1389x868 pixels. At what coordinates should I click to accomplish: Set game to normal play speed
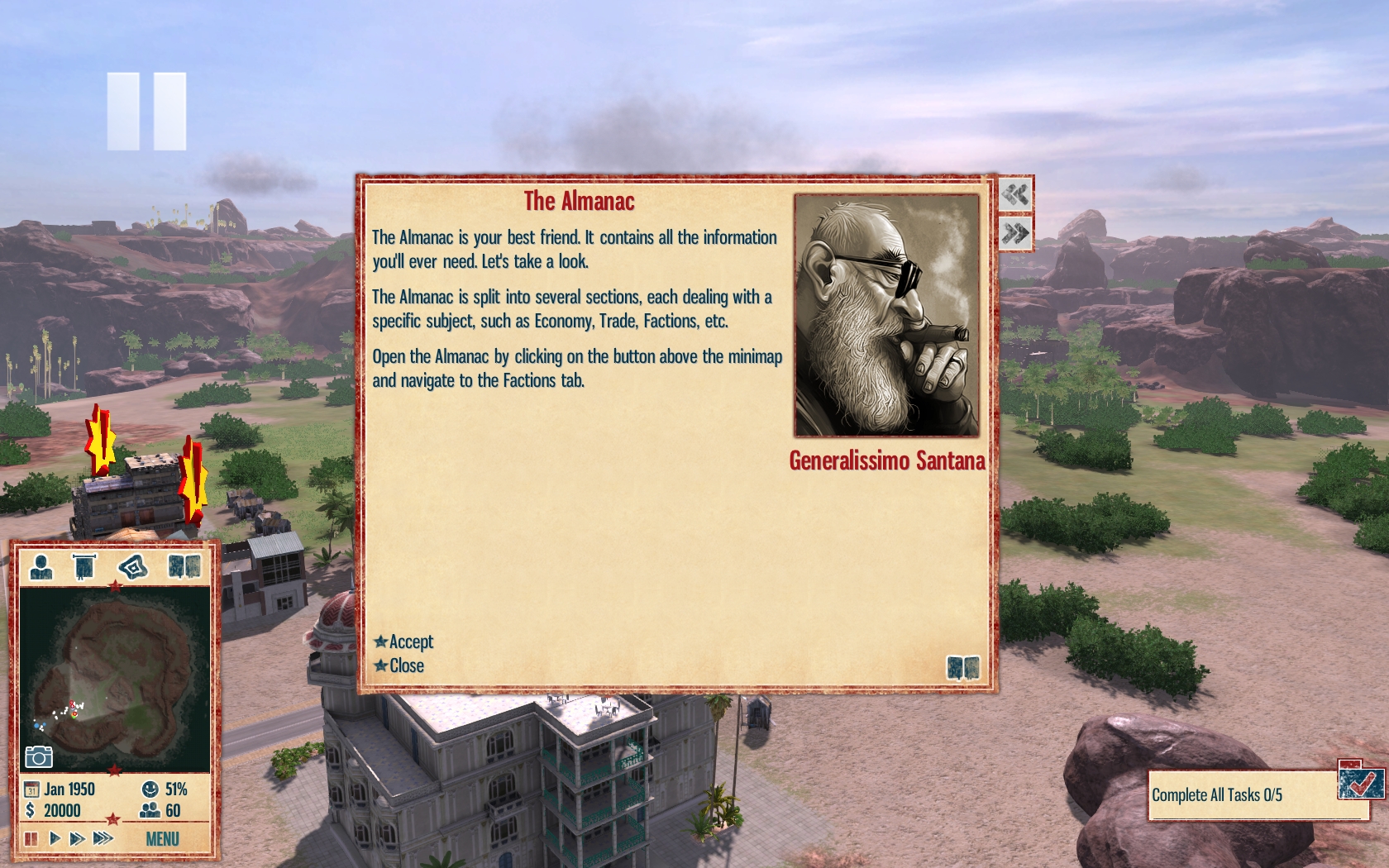click(x=55, y=839)
